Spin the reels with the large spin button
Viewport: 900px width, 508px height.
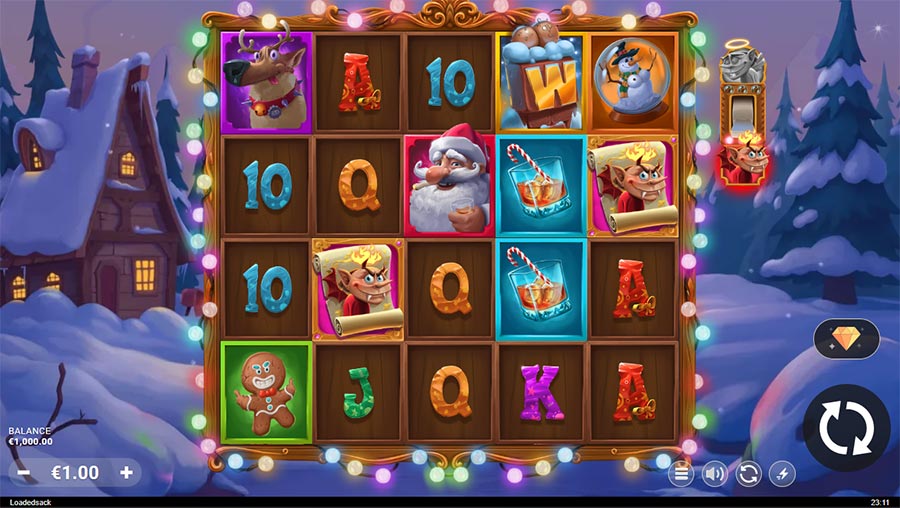[846, 427]
